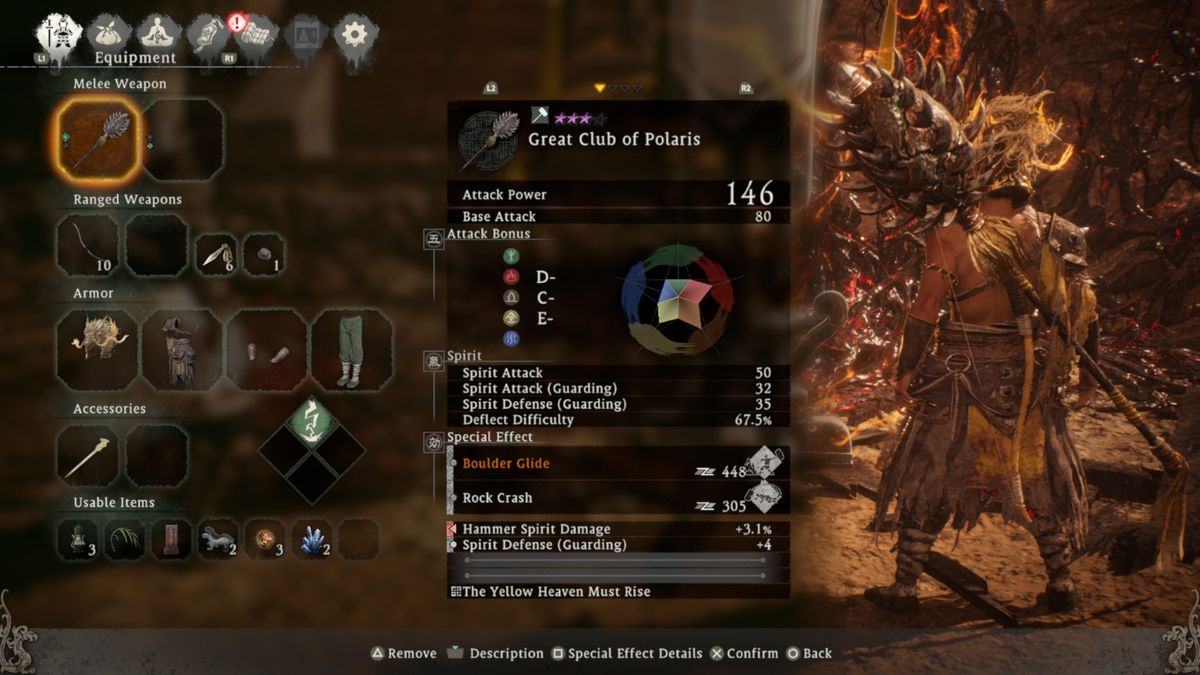Highlight the Boulder Glide special effect
The width and height of the screenshot is (1200, 675).
click(x=505, y=464)
